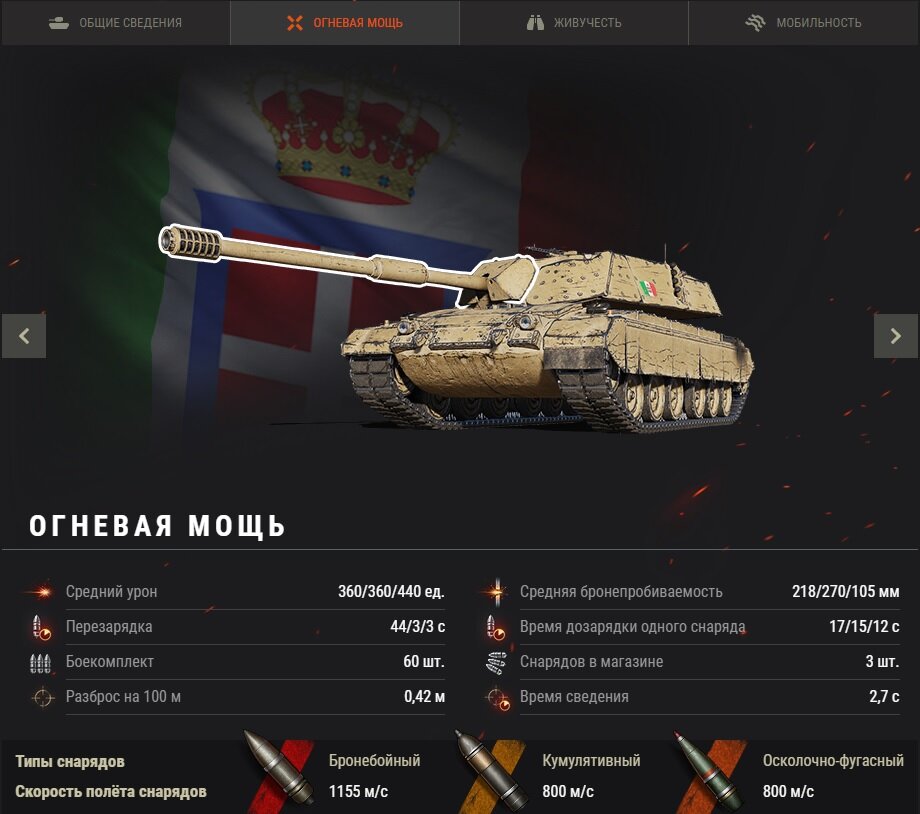
Task: Advance to next slide with right arrow
Action: 895,336
